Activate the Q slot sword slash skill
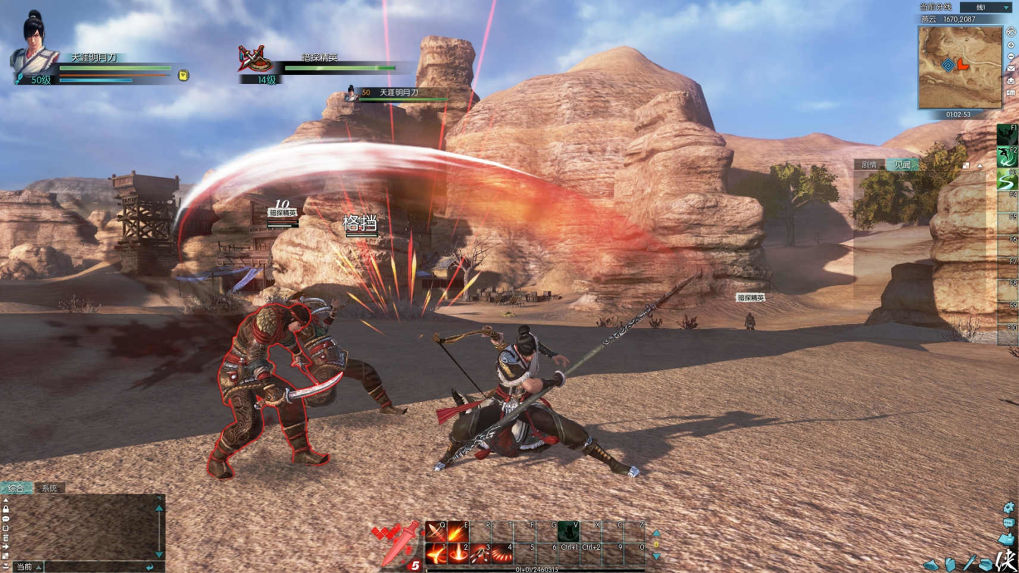The width and height of the screenshot is (1019, 573). 435,531
